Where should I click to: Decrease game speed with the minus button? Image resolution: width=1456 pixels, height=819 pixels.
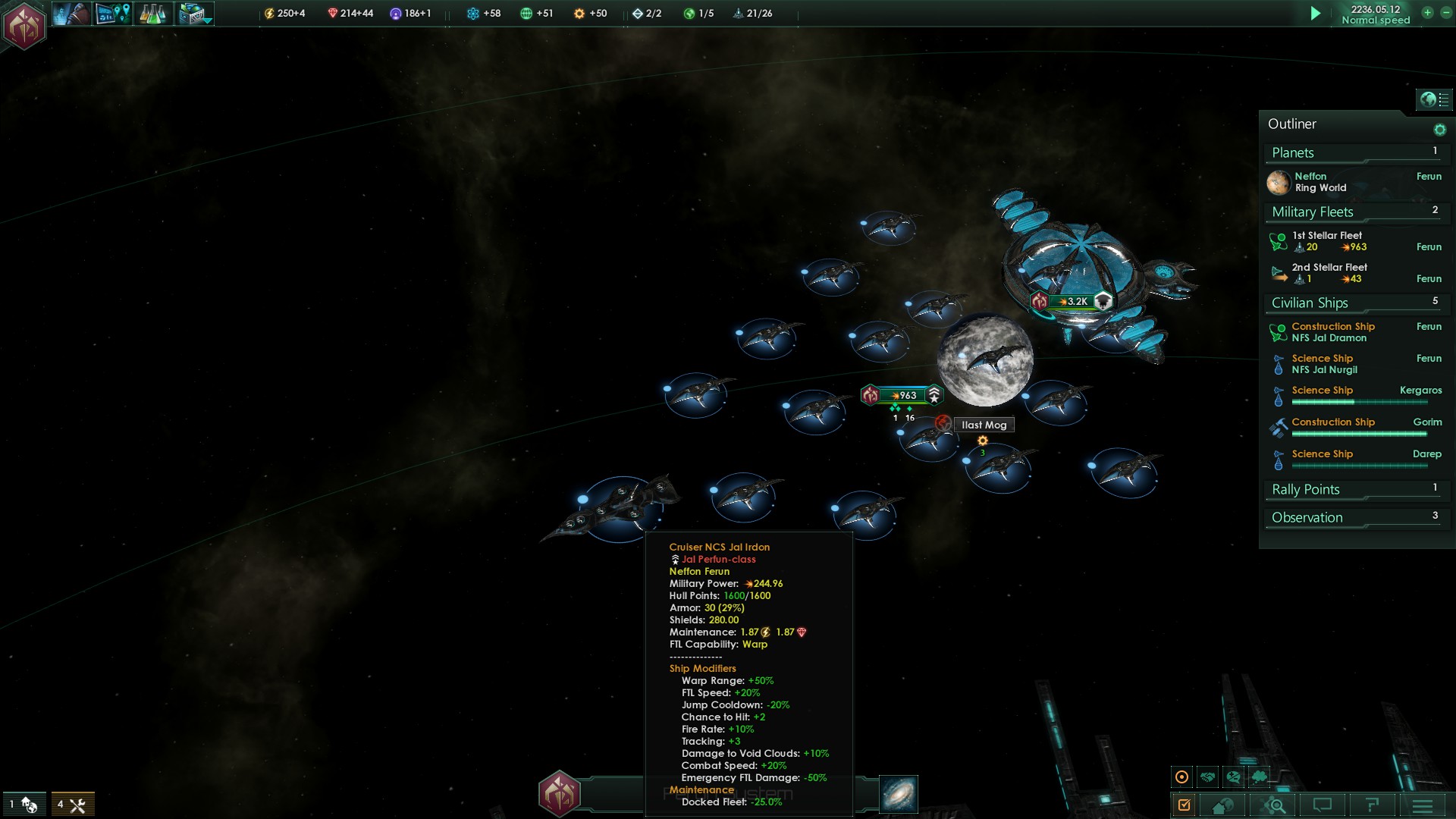pos(1445,13)
